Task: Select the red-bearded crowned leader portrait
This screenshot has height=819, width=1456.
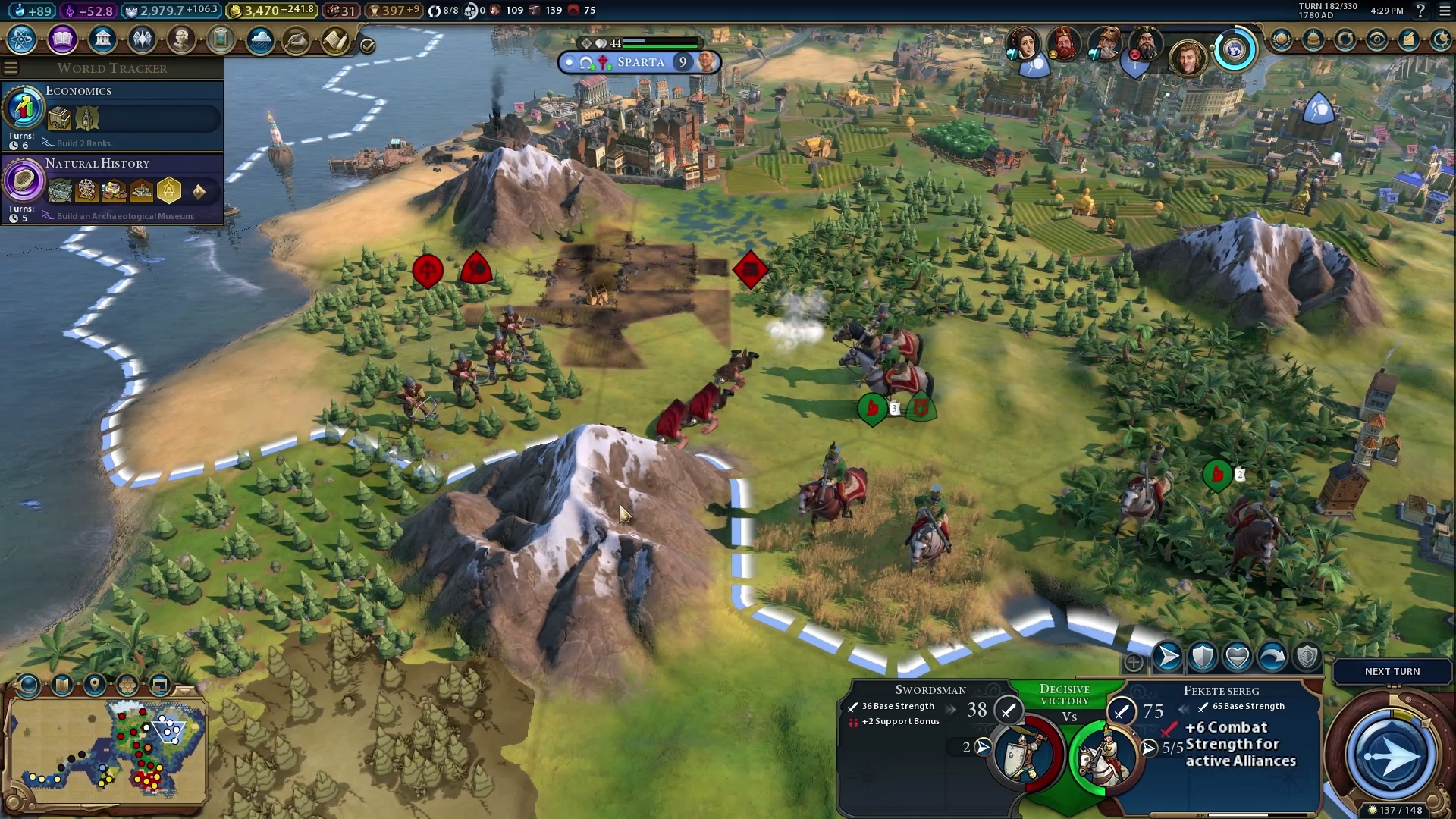Action: click(1064, 44)
